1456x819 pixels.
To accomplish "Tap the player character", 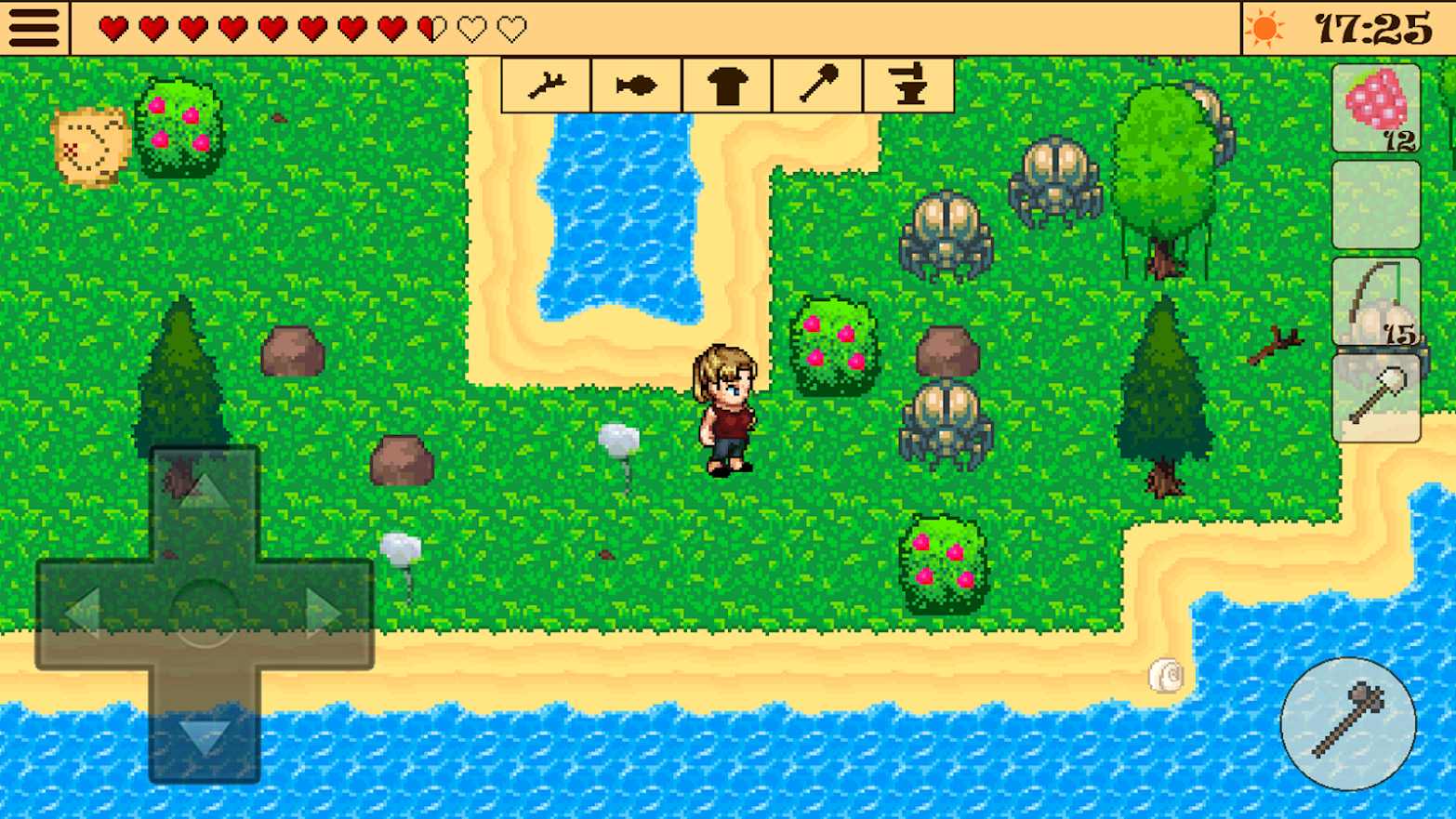I will click(x=725, y=409).
